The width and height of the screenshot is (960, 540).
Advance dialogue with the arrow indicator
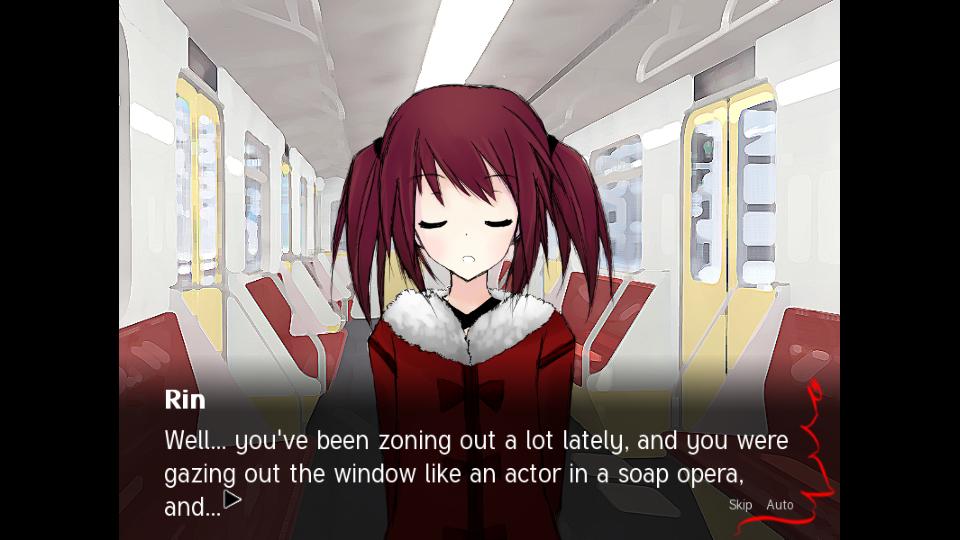tap(232, 500)
